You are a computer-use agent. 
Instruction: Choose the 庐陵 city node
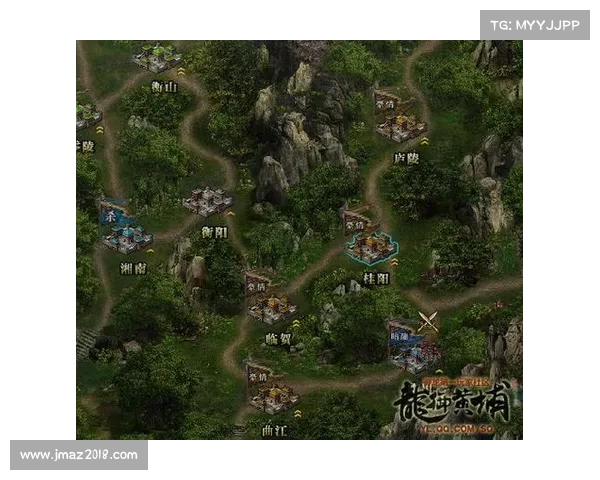[x=401, y=125]
